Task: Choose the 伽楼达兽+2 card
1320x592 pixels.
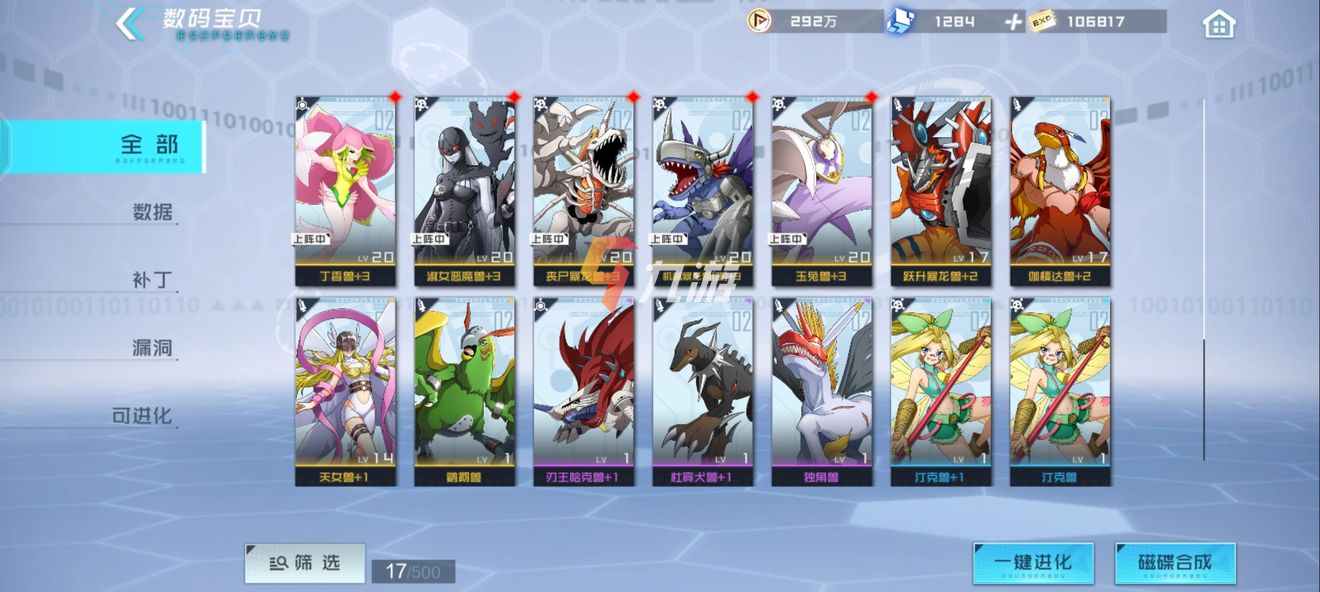Action: 1060,191
